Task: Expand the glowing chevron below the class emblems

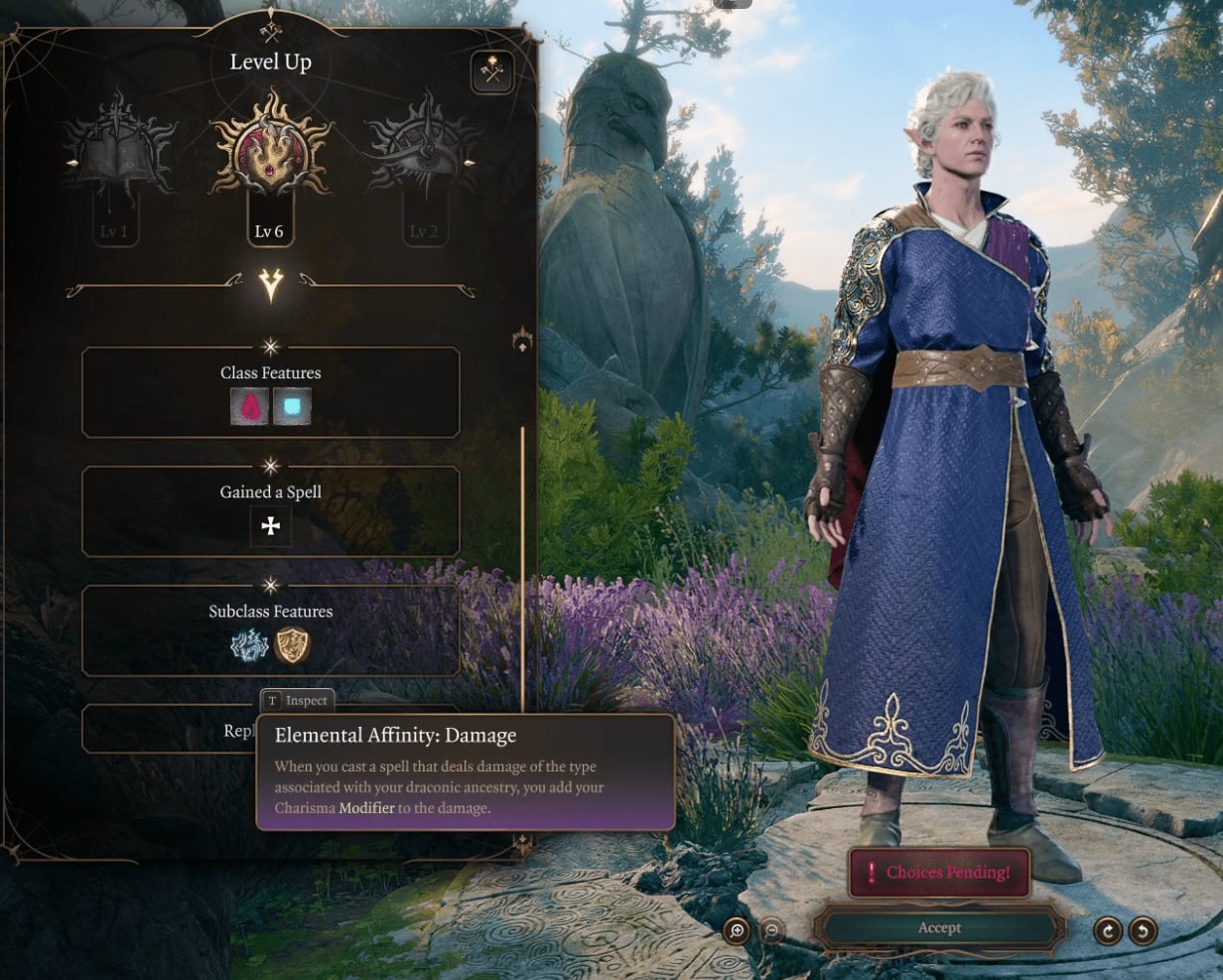Action: tap(271, 286)
